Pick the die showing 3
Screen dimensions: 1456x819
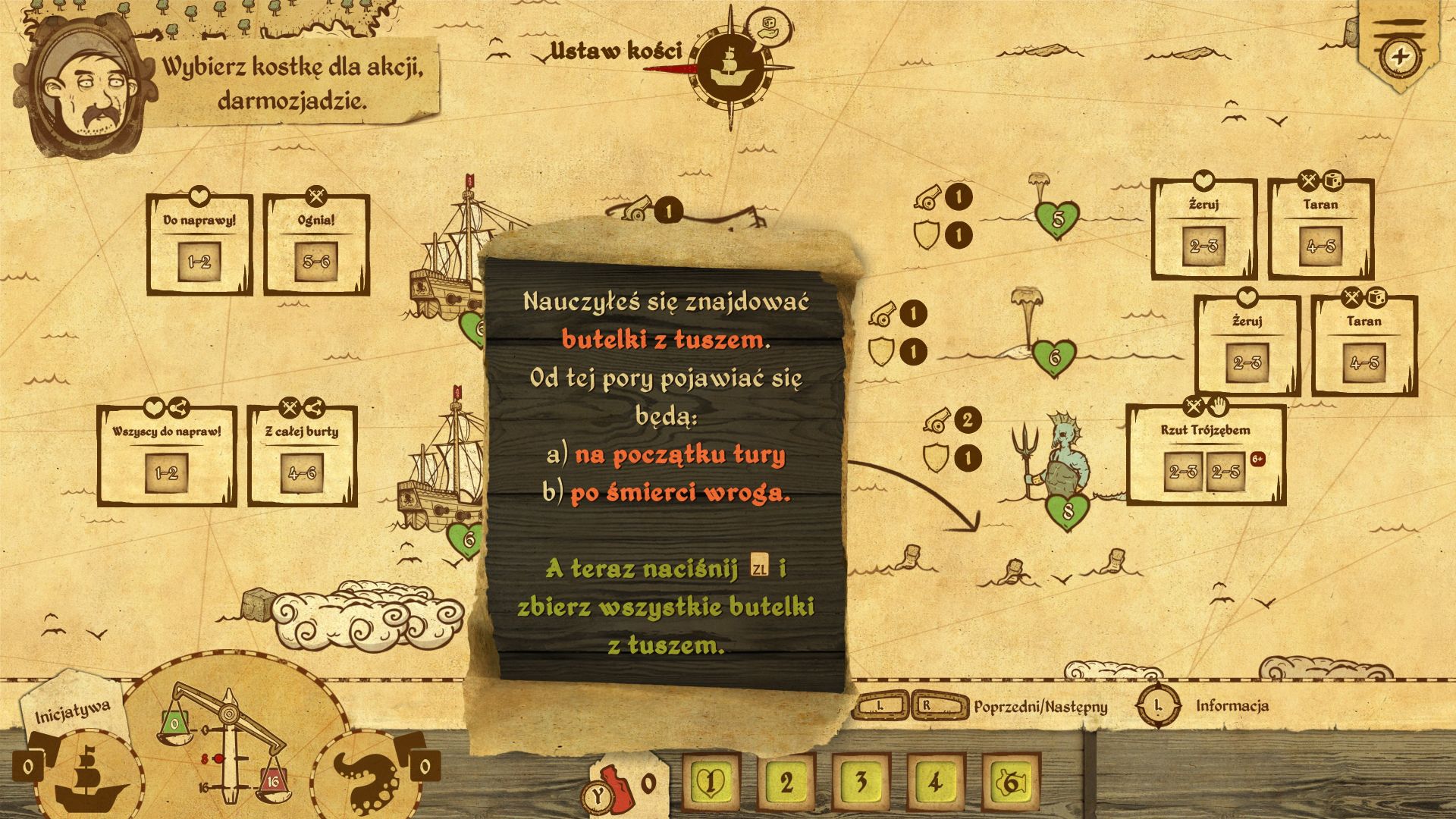click(860, 781)
